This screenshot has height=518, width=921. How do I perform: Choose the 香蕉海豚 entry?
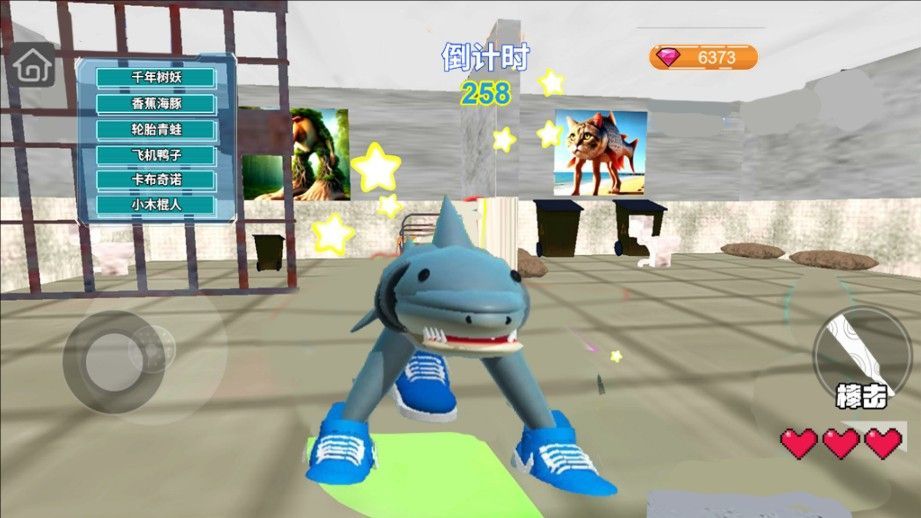(x=156, y=103)
